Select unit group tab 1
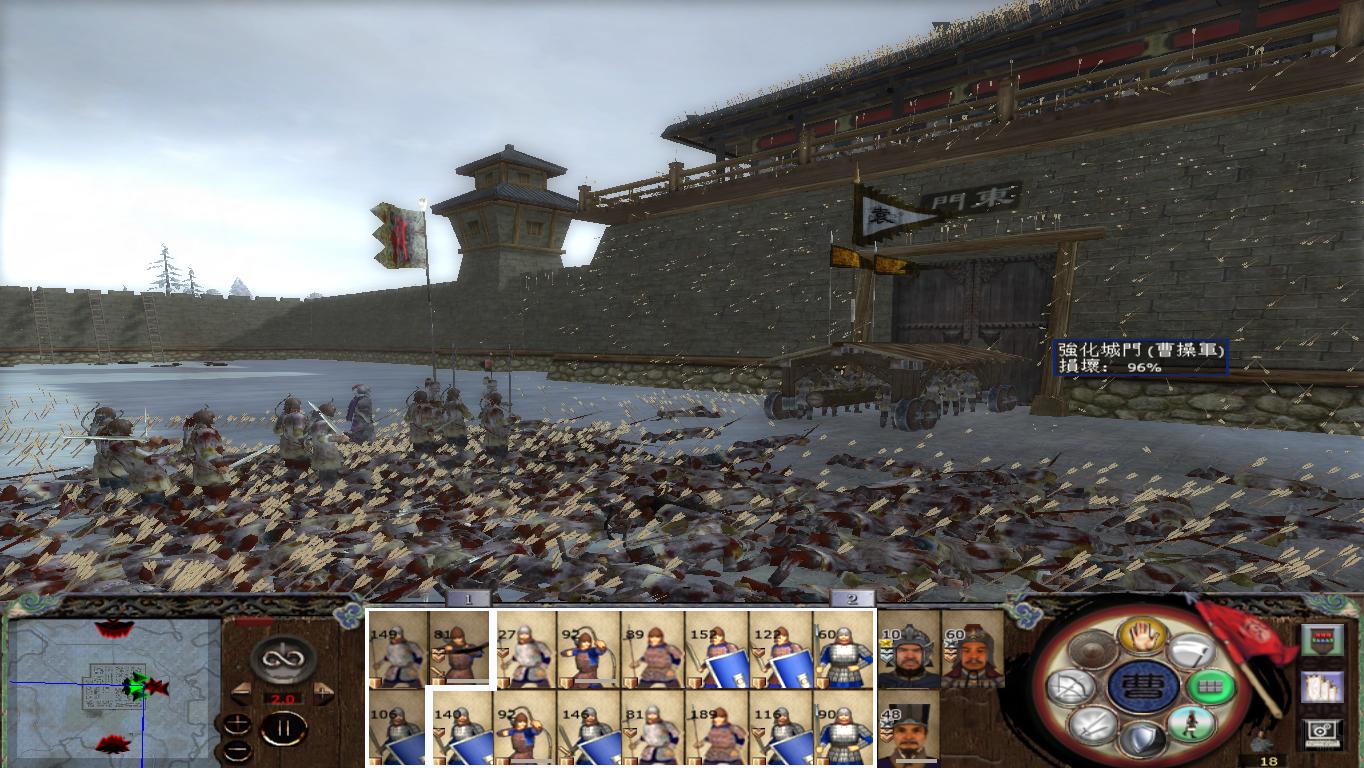Viewport: 1364px width, 768px height. pos(467,599)
